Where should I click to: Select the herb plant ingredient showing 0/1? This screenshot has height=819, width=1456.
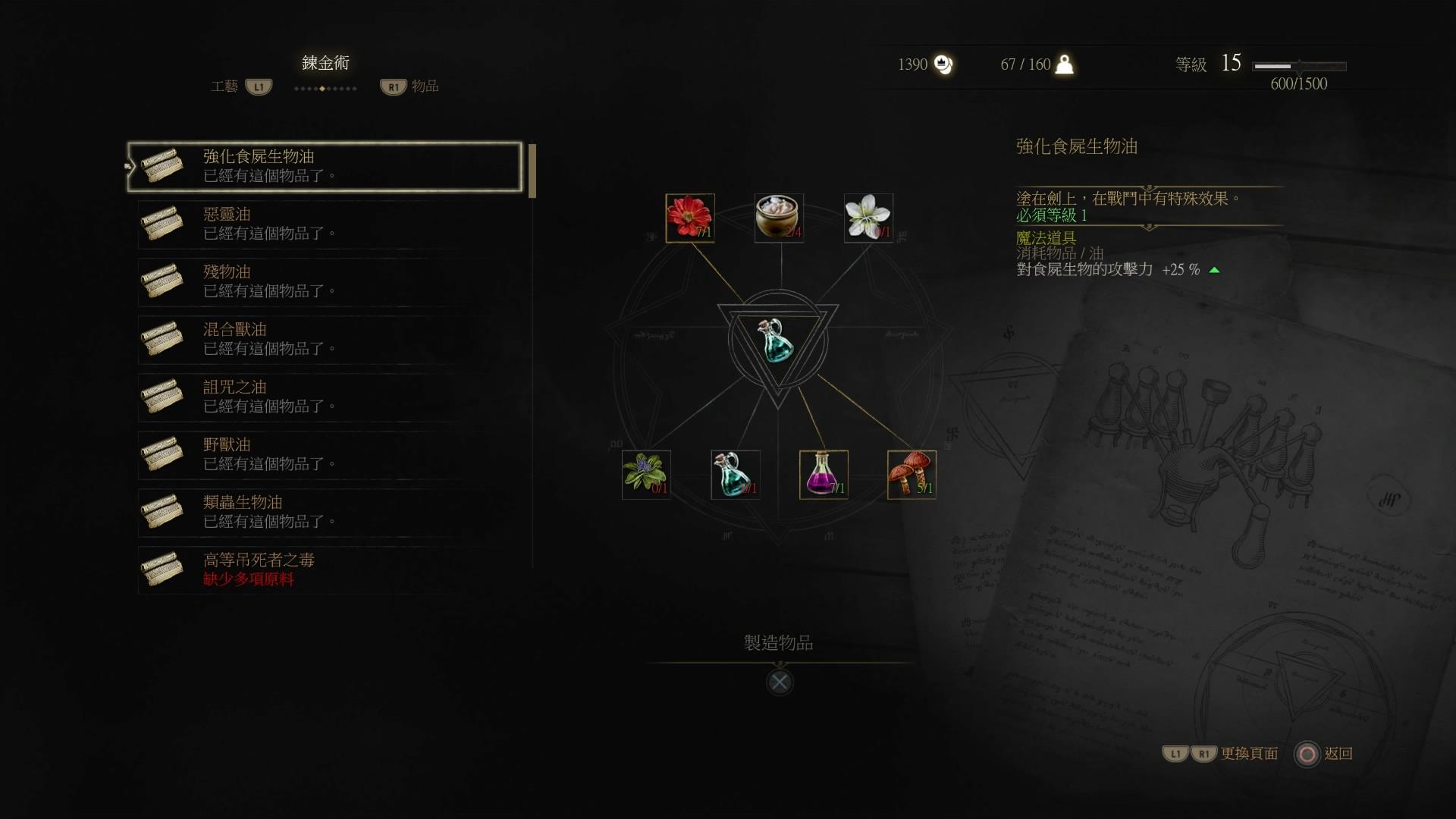646,474
